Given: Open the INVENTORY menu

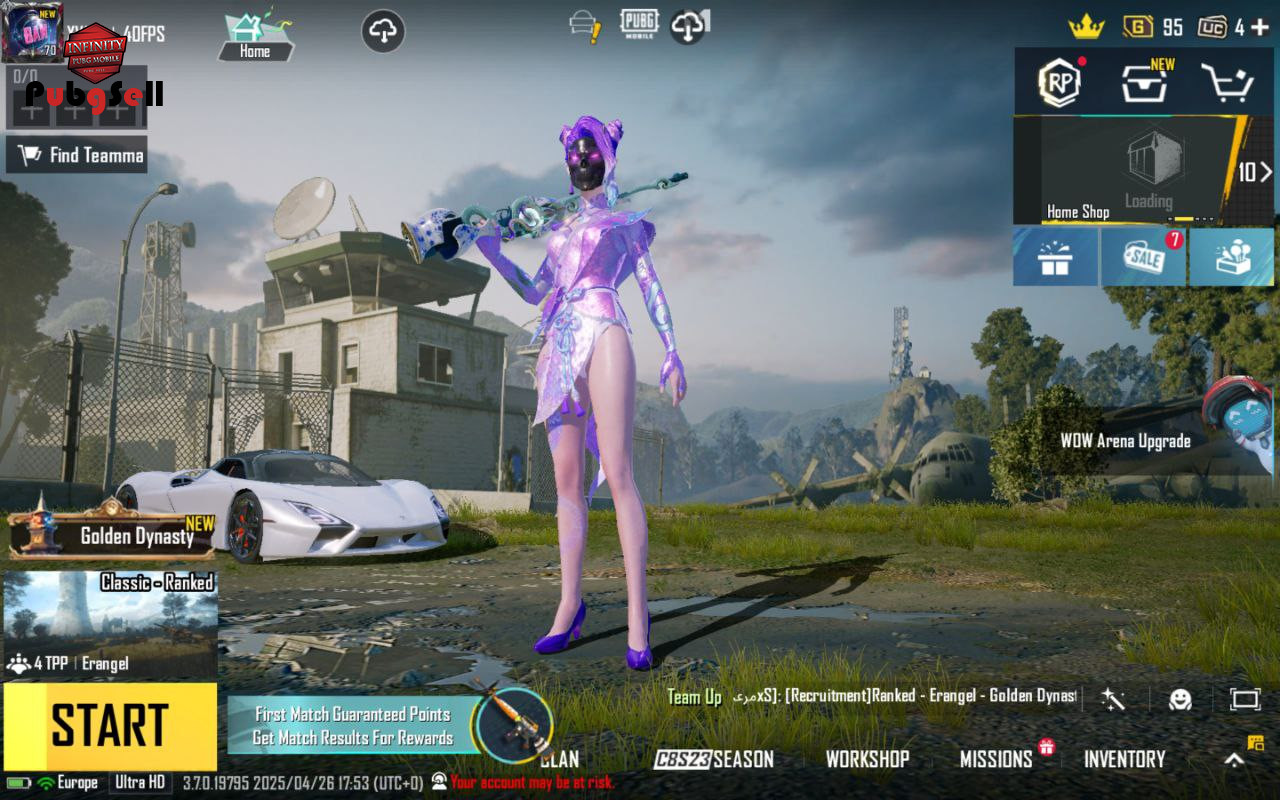Looking at the screenshot, I should click(1124, 759).
